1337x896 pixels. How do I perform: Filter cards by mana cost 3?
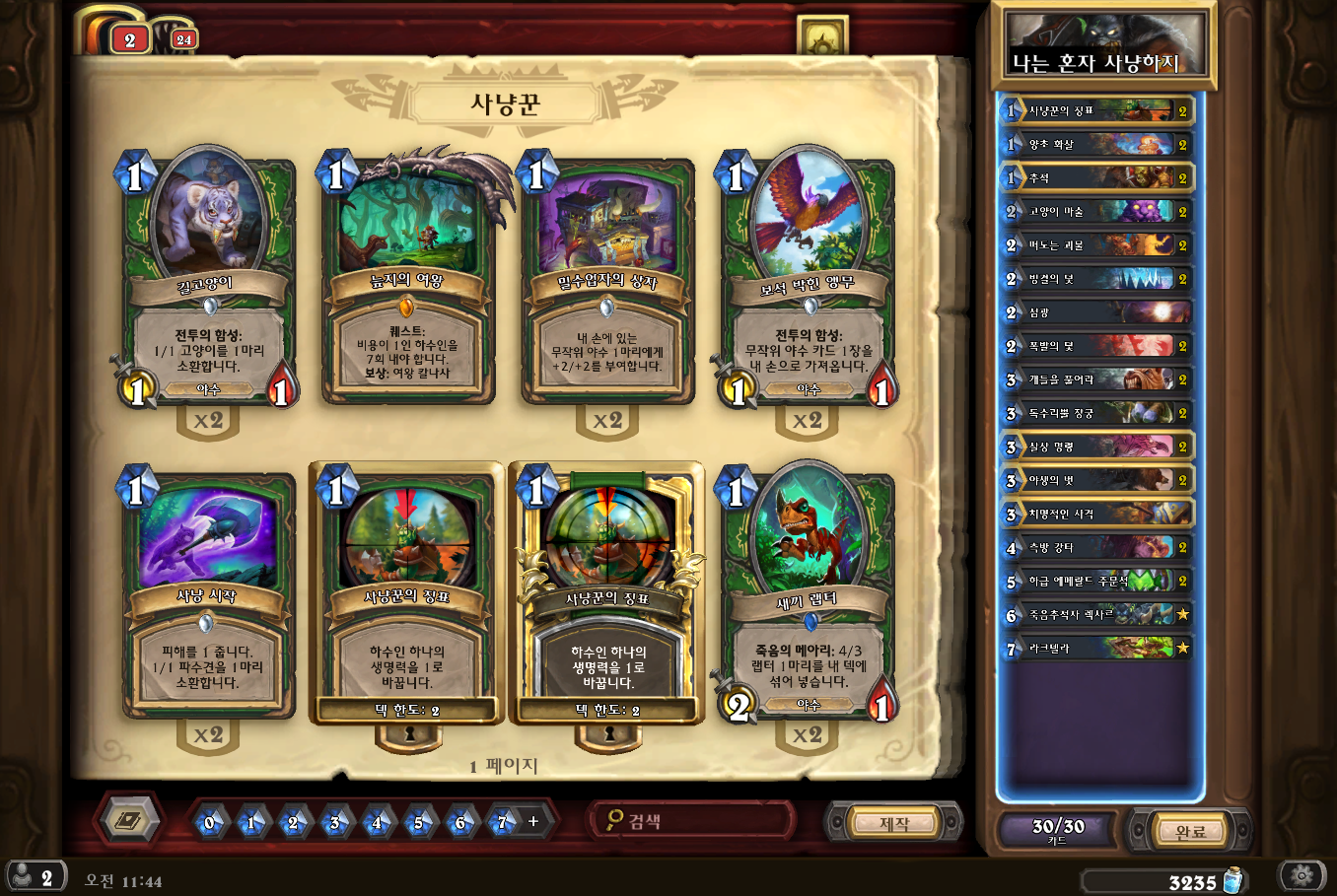click(334, 822)
